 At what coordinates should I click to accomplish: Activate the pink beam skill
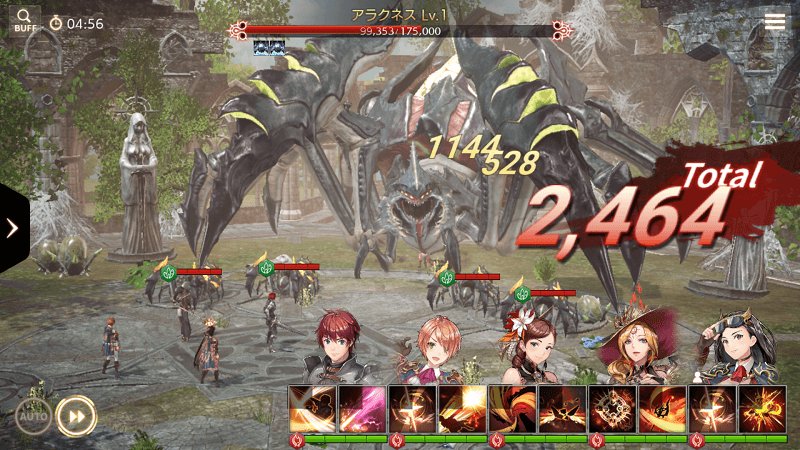362,409
